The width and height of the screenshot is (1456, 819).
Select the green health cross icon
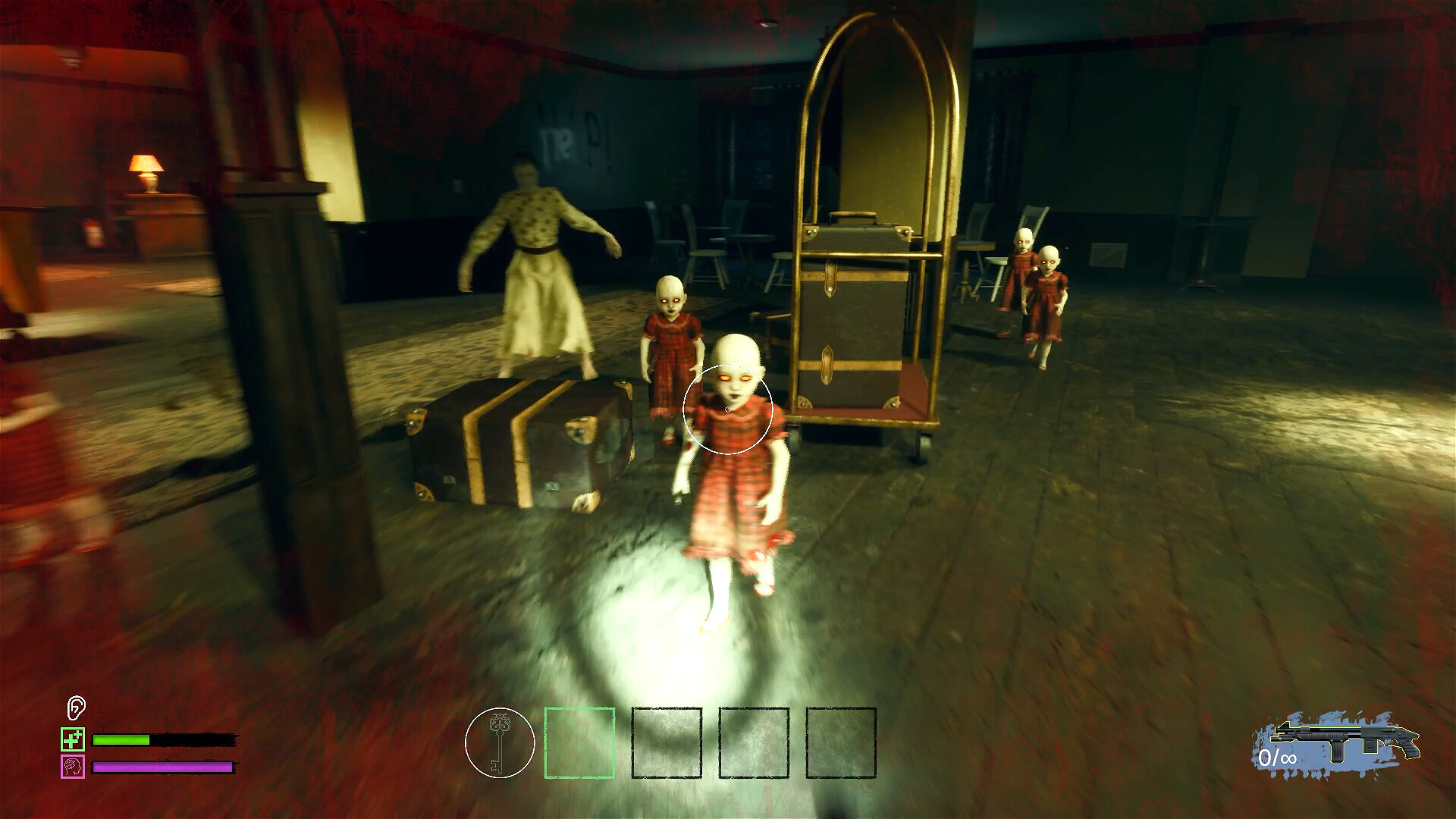72,739
